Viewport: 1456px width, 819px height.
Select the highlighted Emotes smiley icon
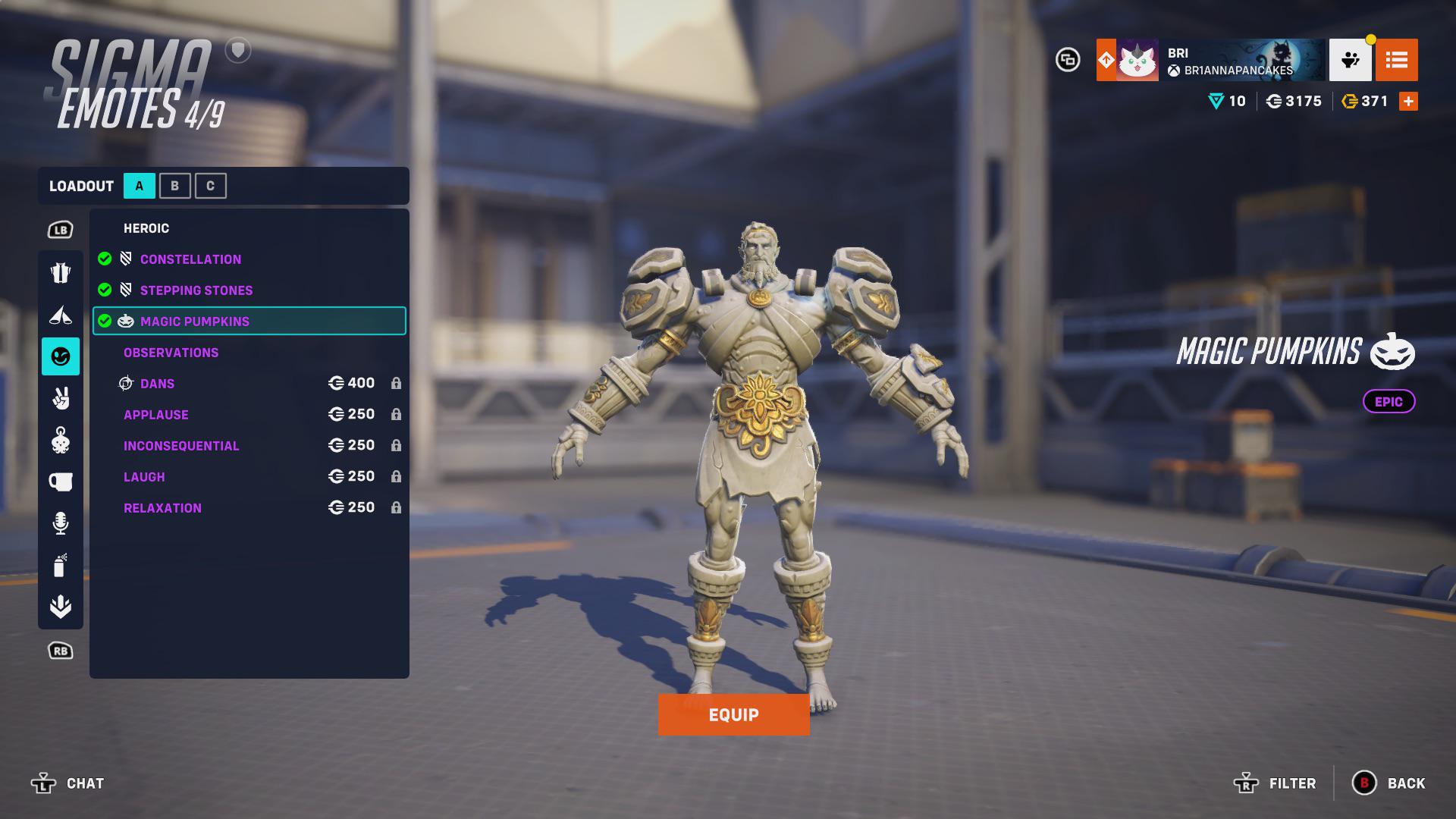point(61,353)
